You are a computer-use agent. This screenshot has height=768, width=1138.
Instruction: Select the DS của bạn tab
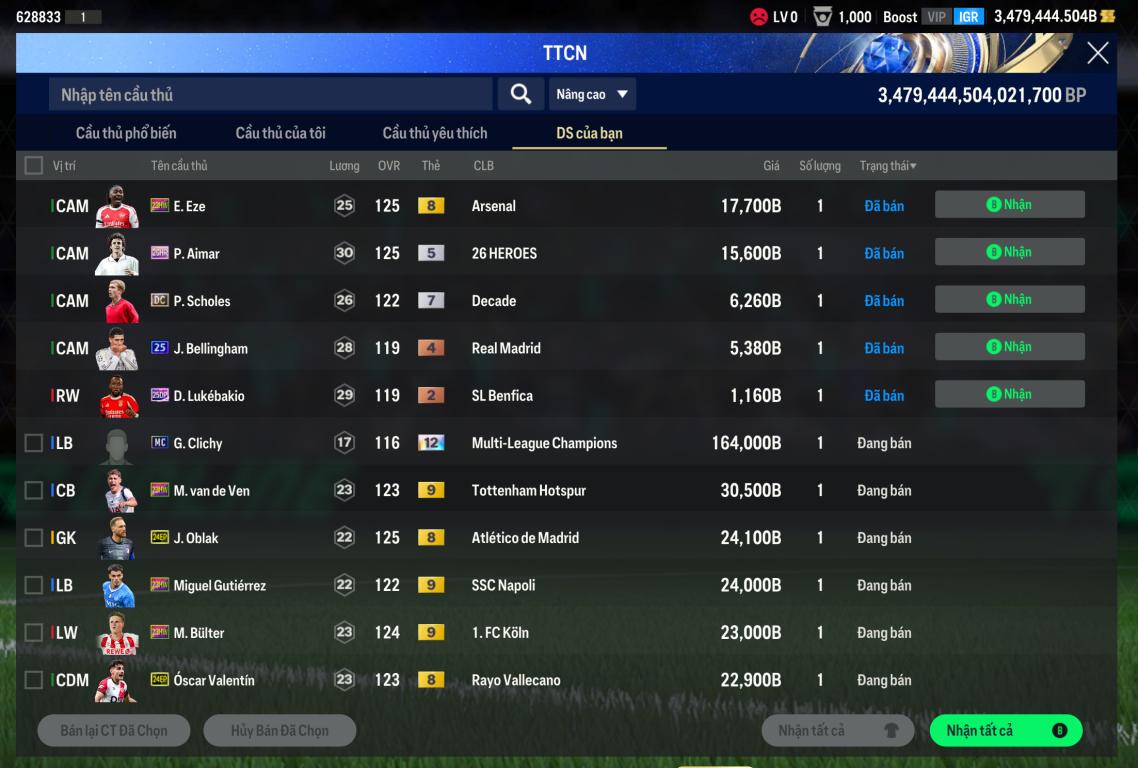(589, 133)
